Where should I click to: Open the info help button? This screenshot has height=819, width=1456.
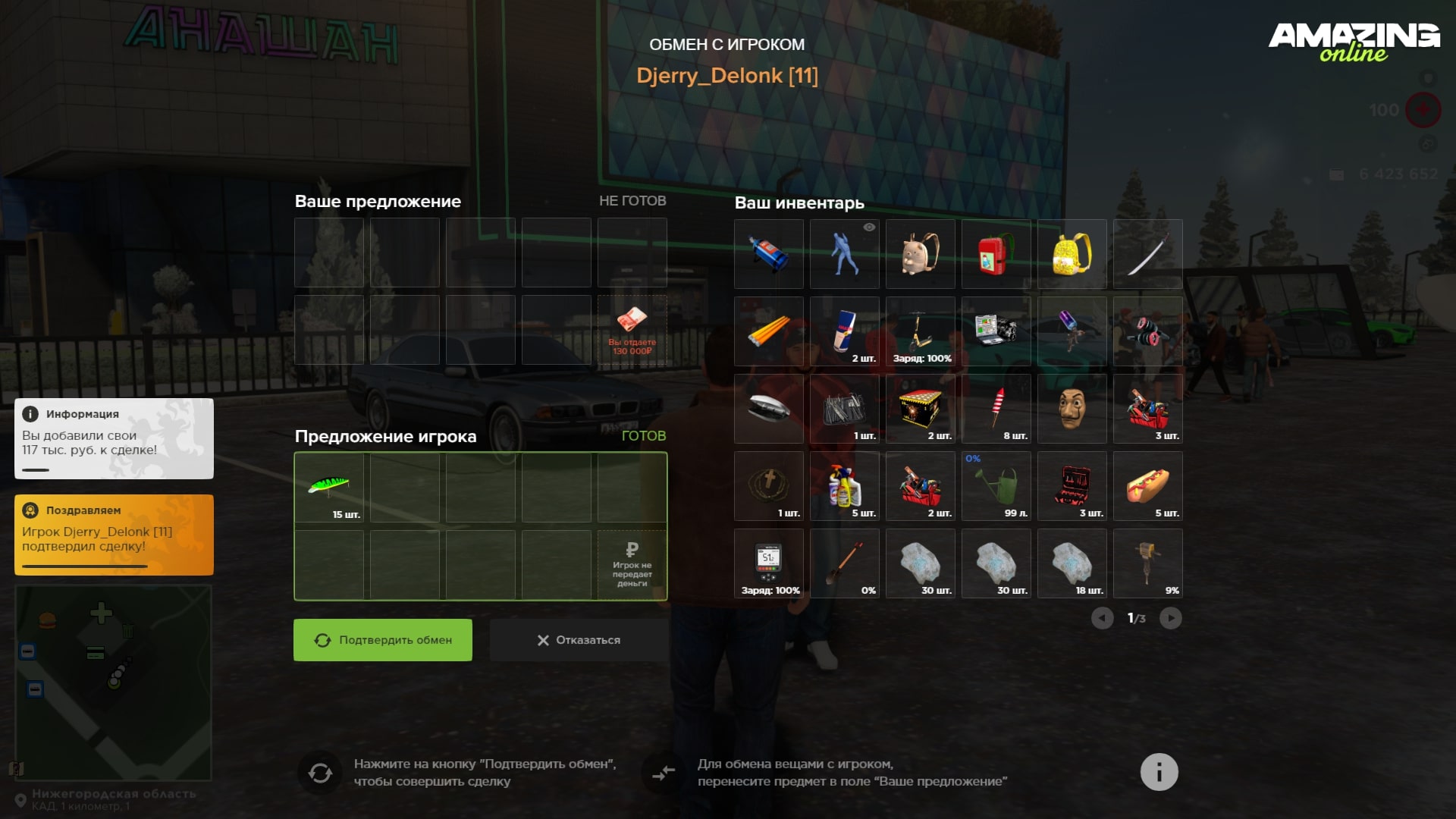1159,772
